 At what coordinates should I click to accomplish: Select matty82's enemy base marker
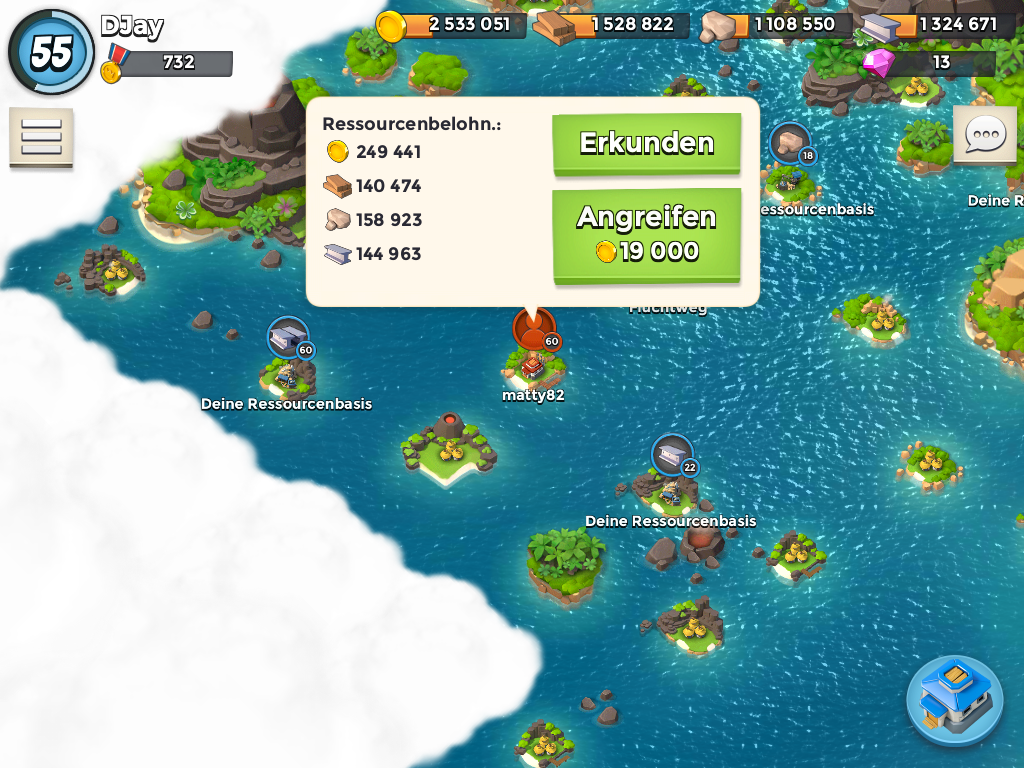(x=534, y=329)
